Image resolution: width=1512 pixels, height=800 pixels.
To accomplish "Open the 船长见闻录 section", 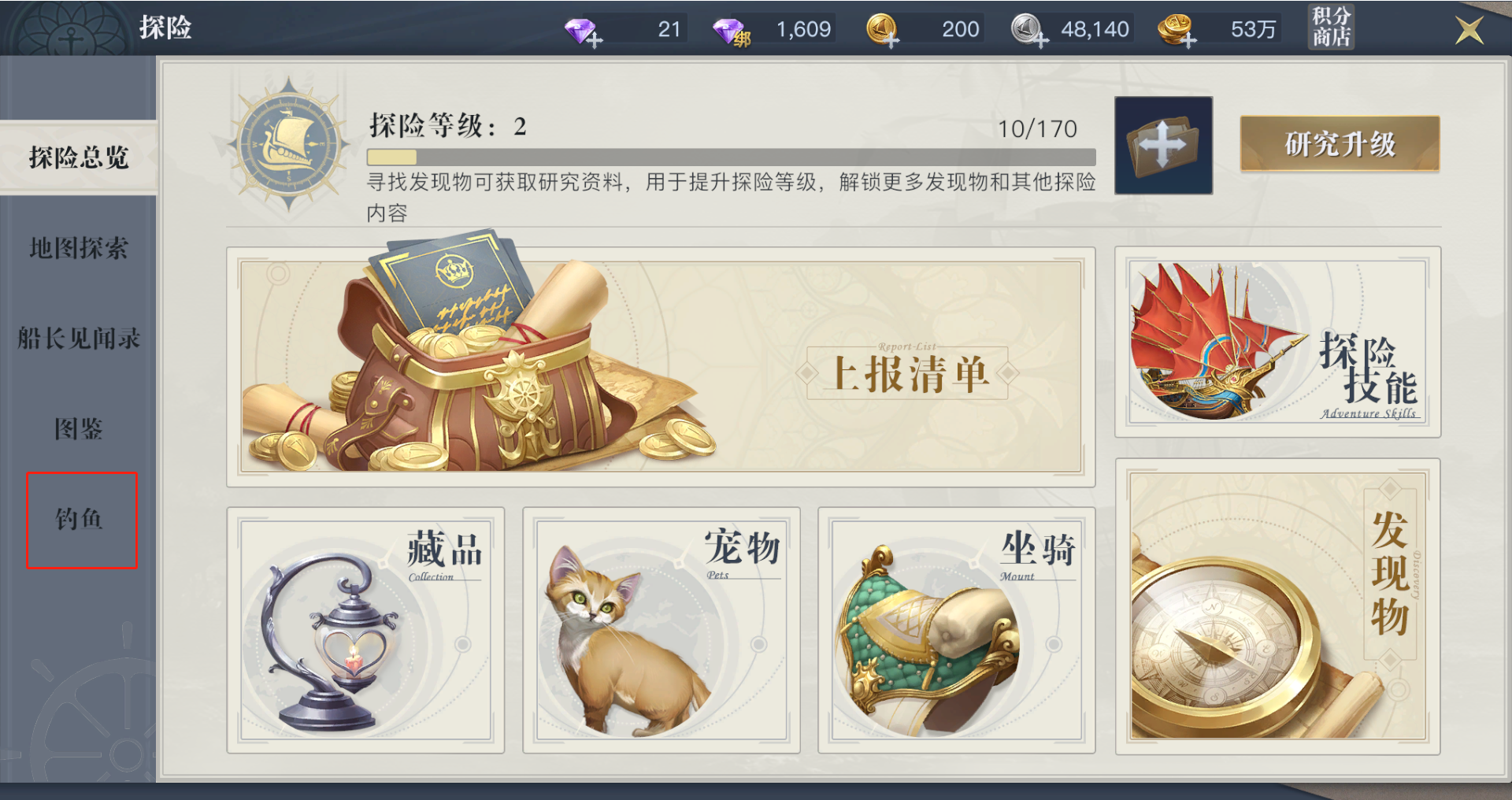I will (77, 339).
